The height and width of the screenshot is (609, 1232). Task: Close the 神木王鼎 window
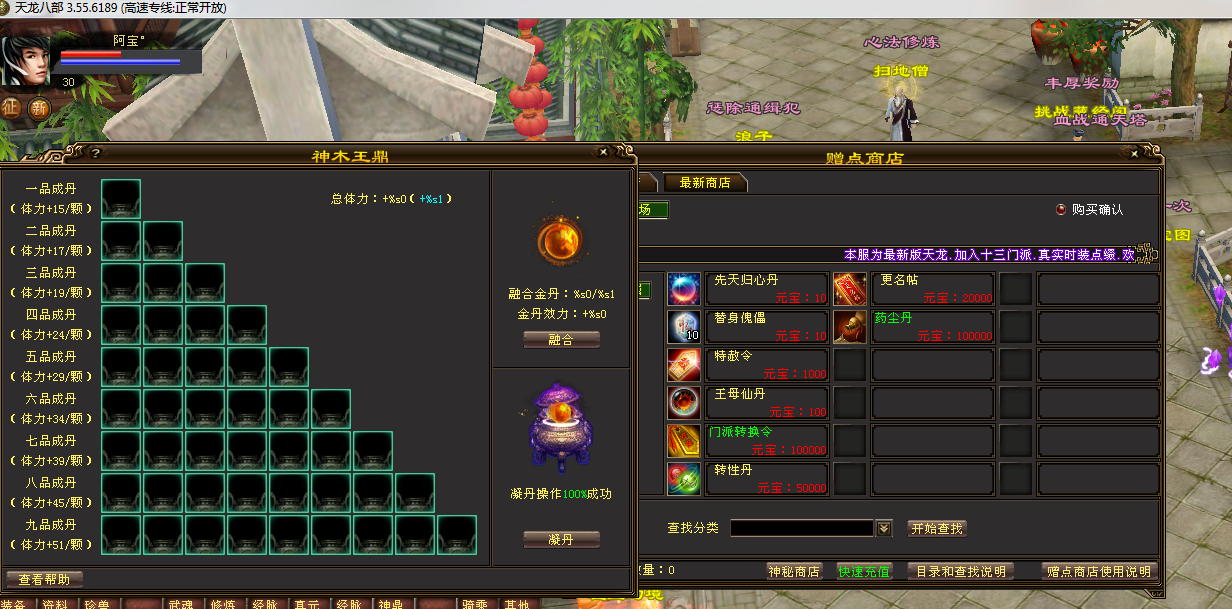(x=603, y=153)
